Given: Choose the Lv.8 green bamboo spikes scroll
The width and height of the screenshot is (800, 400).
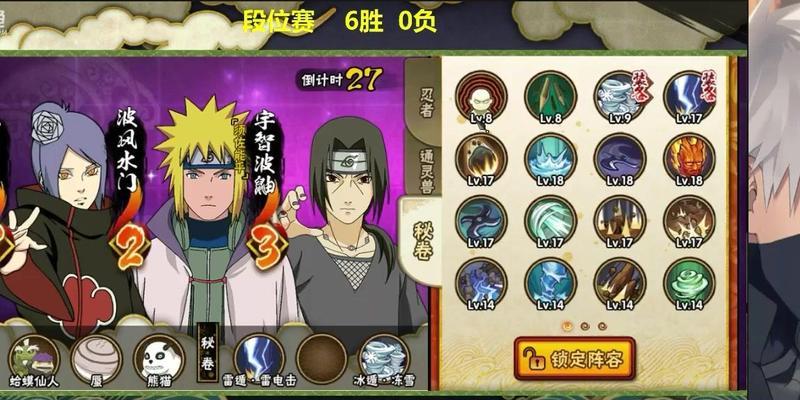Looking at the screenshot, I should pos(550,95).
